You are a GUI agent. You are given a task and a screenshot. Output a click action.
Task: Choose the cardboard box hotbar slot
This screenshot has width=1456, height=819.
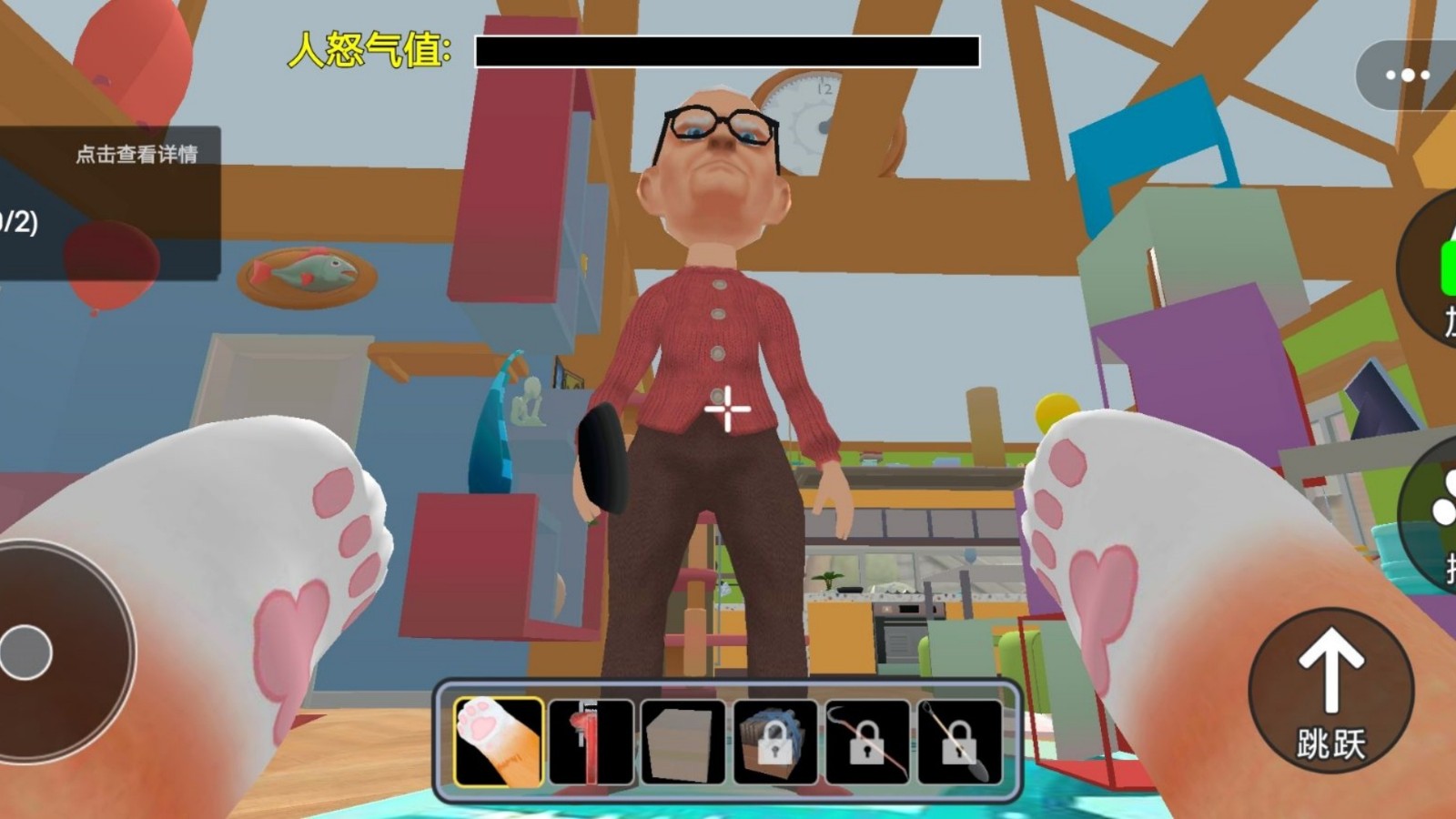(x=682, y=742)
